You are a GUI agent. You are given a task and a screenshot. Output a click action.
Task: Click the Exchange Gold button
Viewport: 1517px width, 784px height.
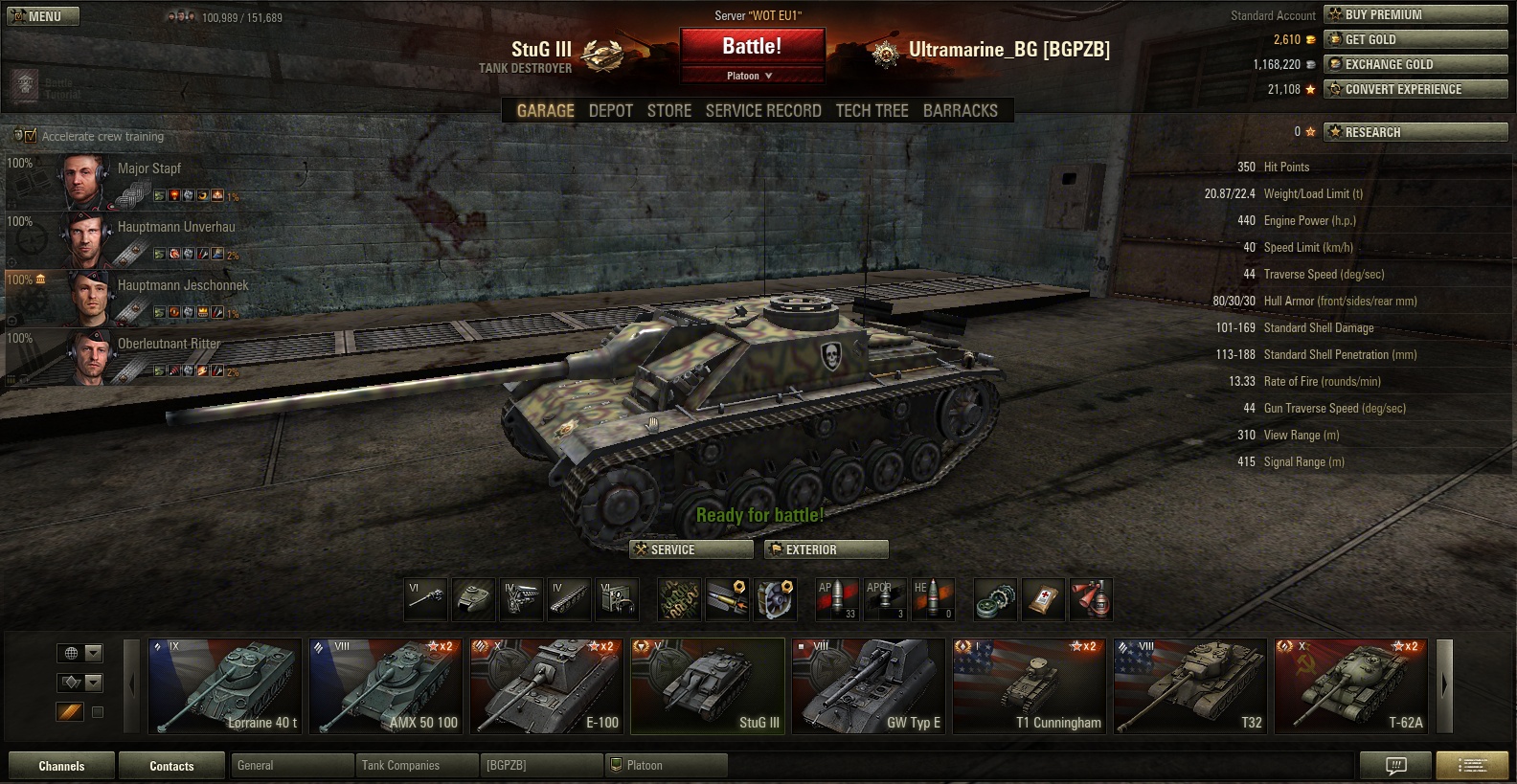1415,64
